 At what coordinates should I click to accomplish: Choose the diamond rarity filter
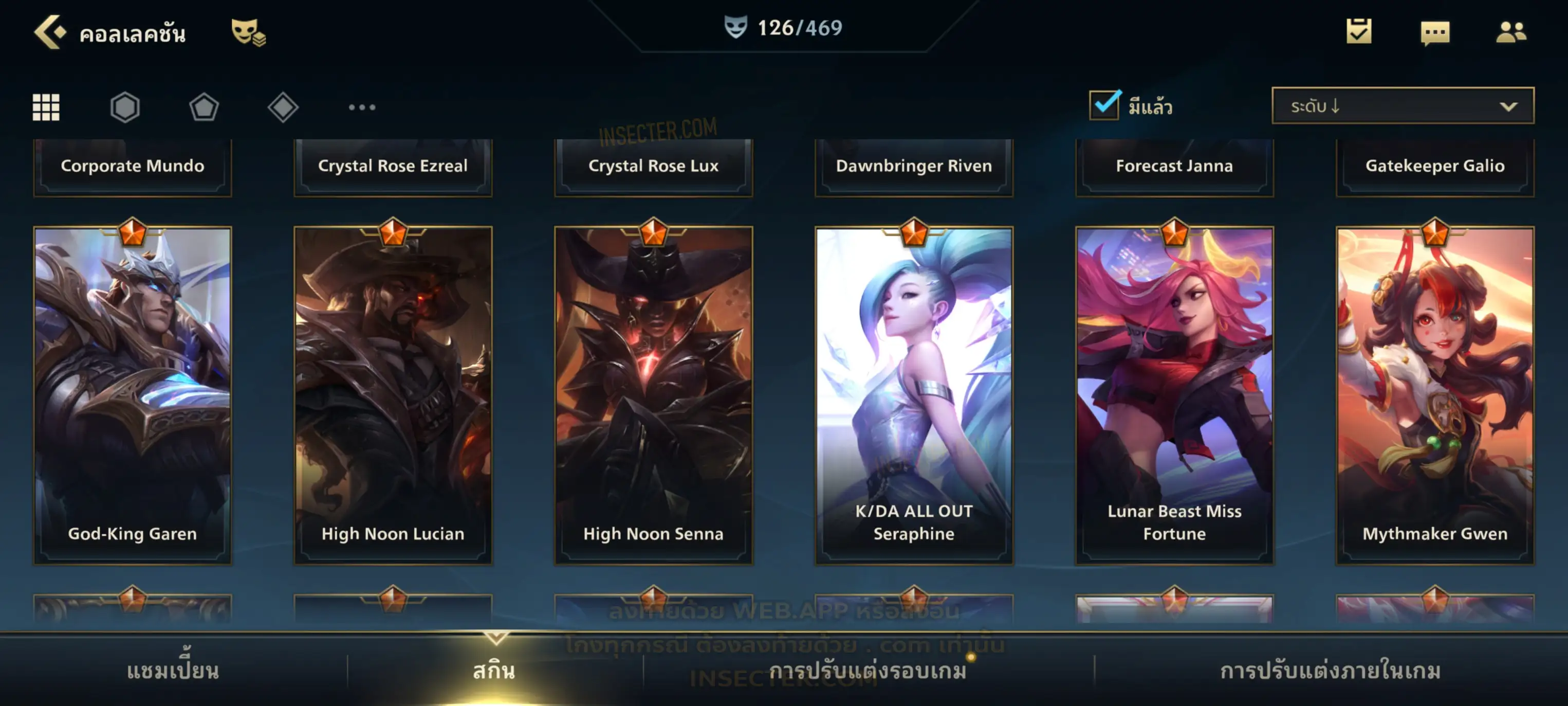coord(283,107)
